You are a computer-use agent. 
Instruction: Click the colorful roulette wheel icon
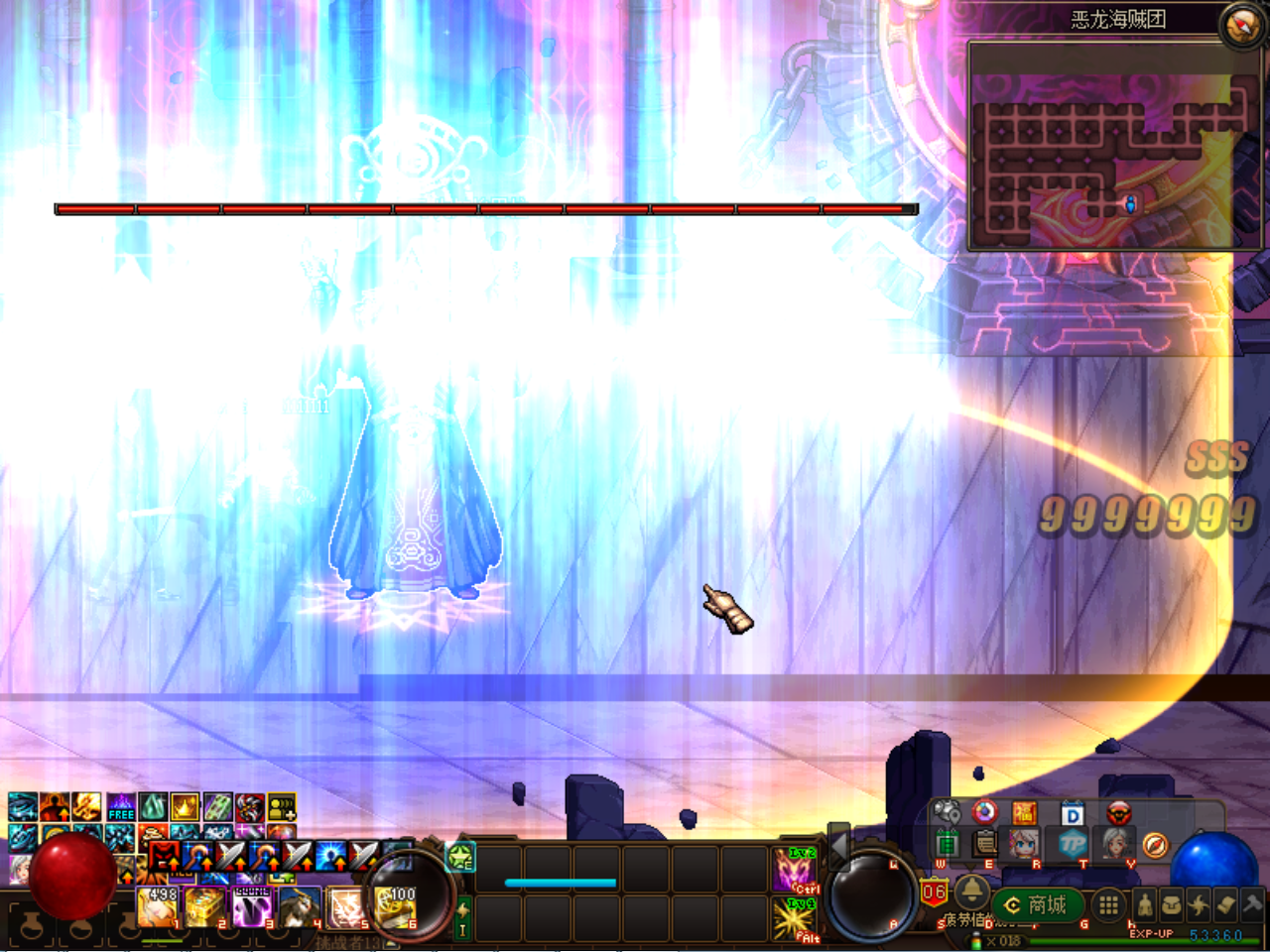pyautogui.click(x=984, y=812)
